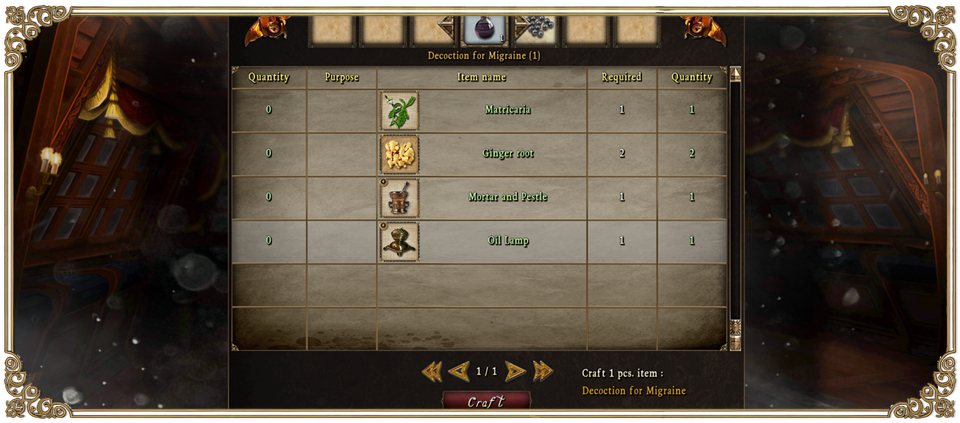Viewport: 960px width, 423px height.
Task: Click the scroll-down arrow of the ingredient list
Action: coord(736,343)
